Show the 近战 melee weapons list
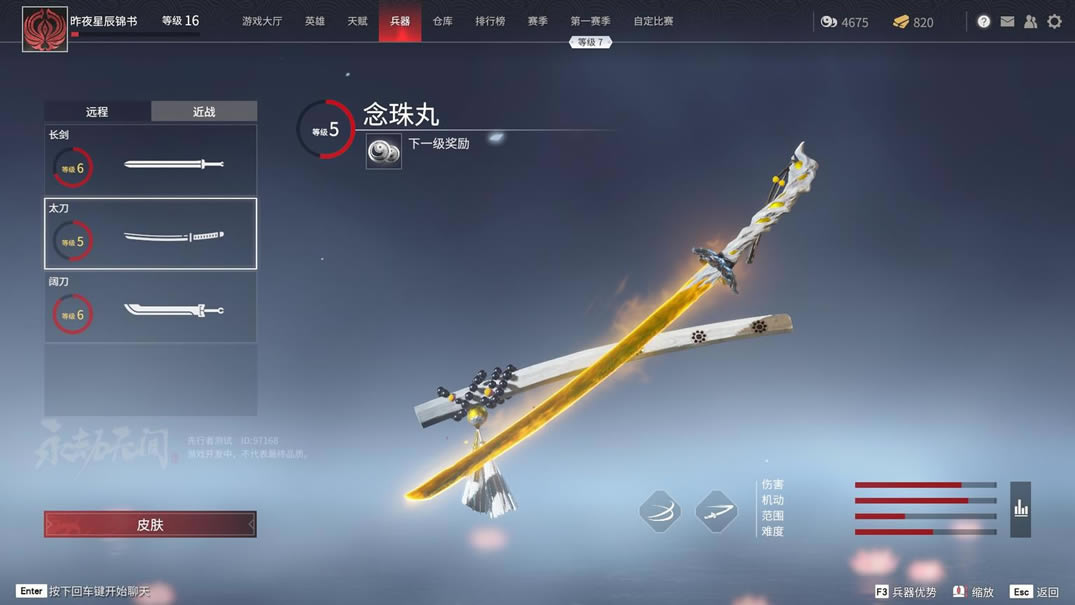 pyautogui.click(x=204, y=112)
